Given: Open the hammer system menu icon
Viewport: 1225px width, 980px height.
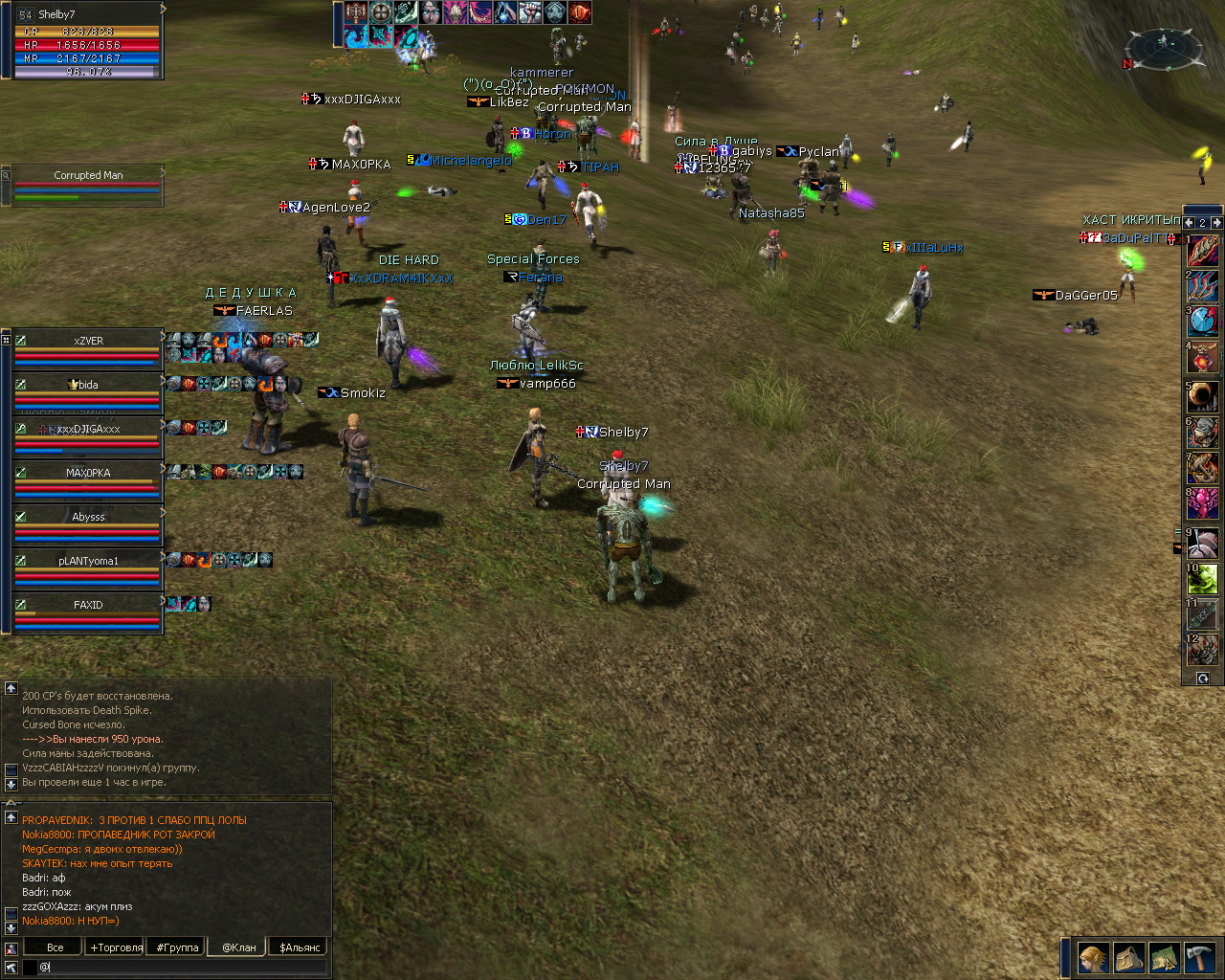Looking at the screenshot, I should pyautogui.click(x=1199, y=958).
